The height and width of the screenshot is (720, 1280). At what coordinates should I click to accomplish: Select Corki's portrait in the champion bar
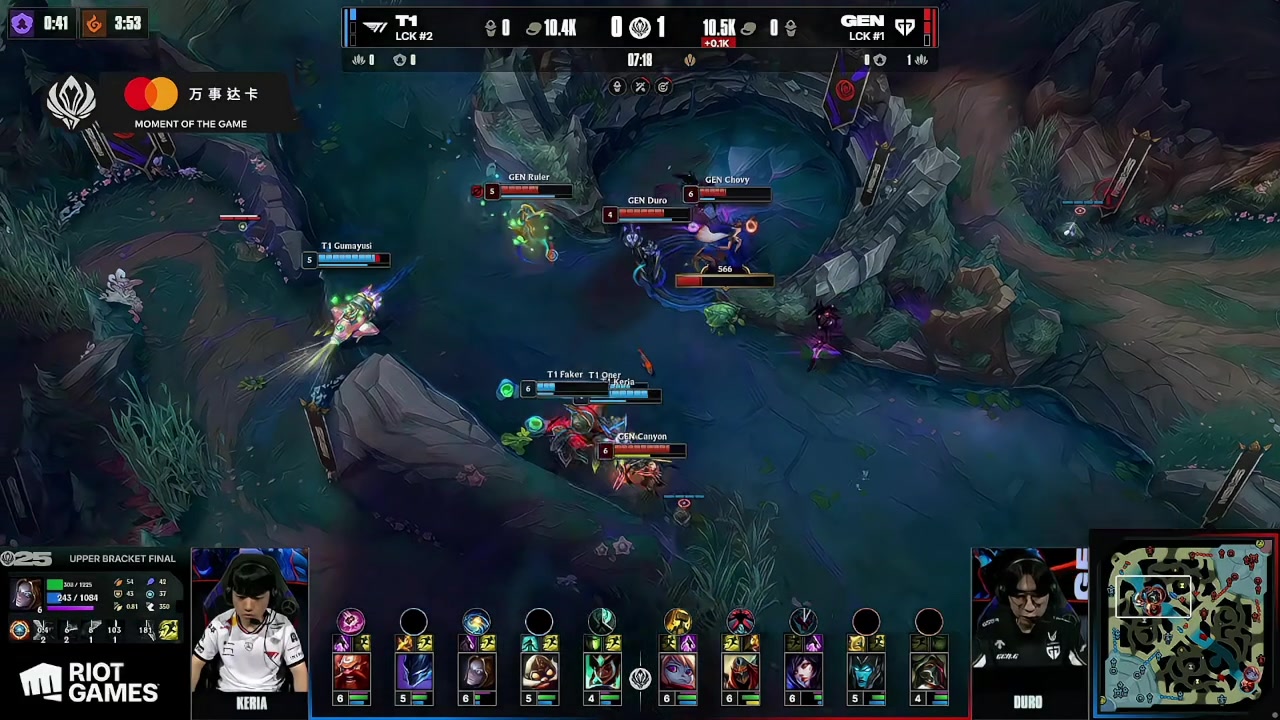coord(539,671)
